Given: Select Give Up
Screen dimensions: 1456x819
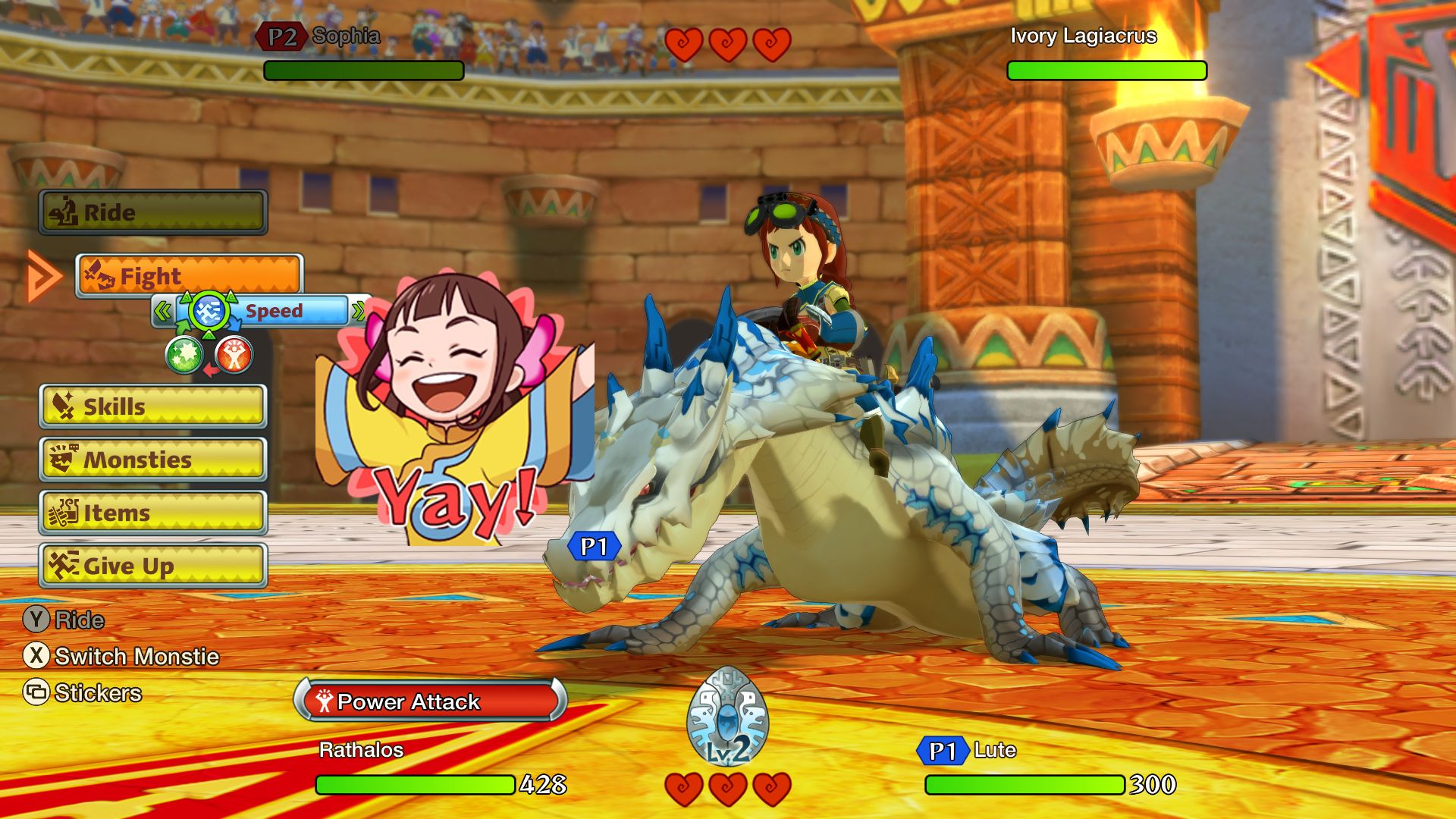Looking at the screenshot, I should click(x=153, y=566).
